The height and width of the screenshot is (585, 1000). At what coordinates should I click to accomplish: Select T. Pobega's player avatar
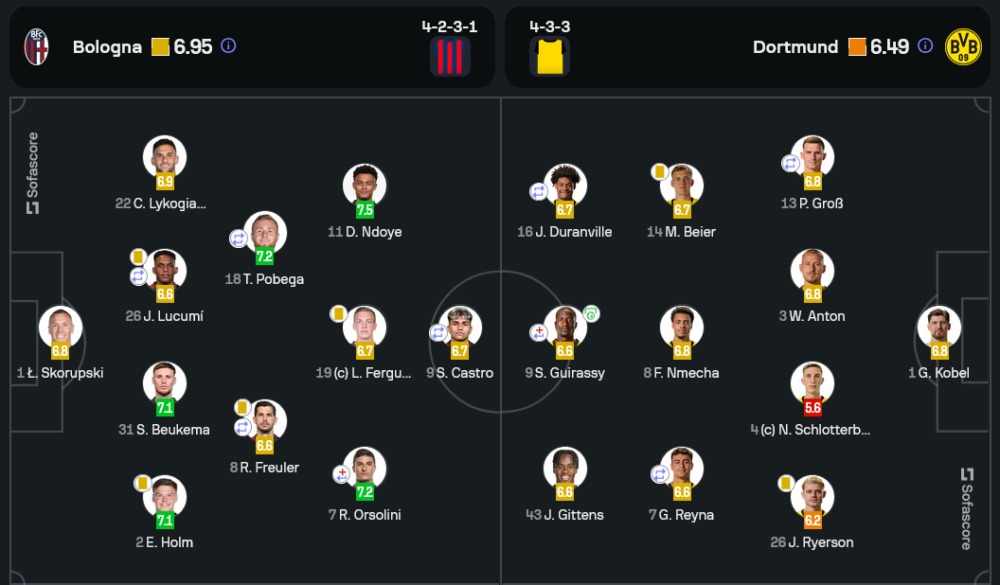(x=265, y=234)
